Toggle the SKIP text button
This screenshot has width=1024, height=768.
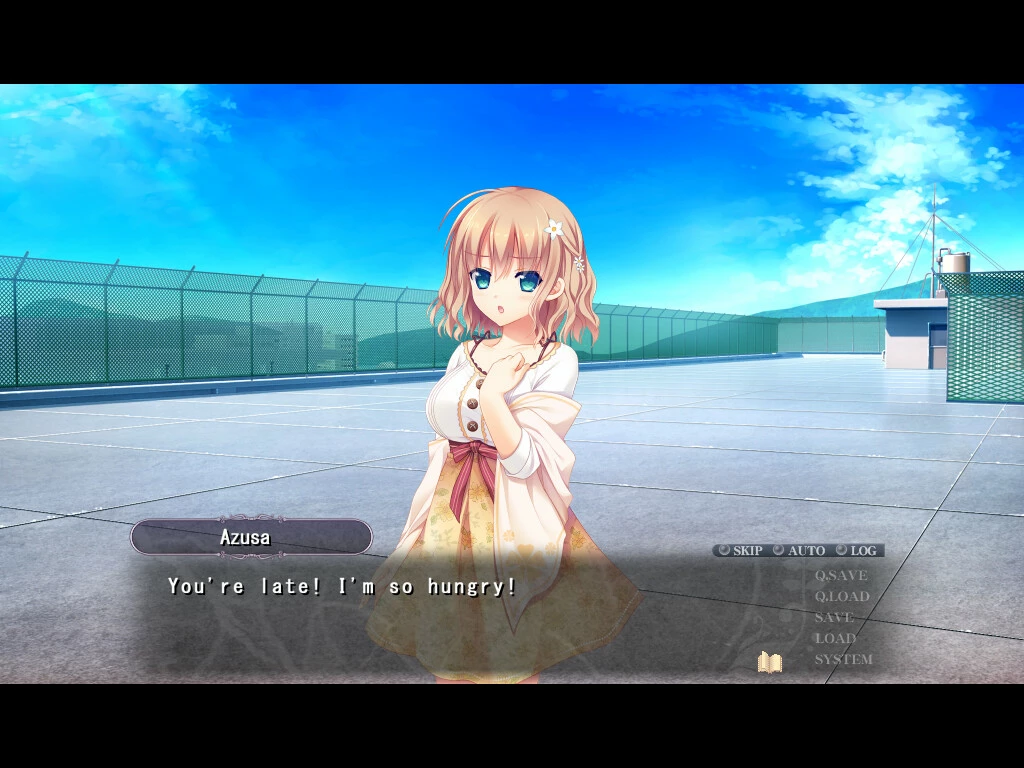click(x=740, y=551)
